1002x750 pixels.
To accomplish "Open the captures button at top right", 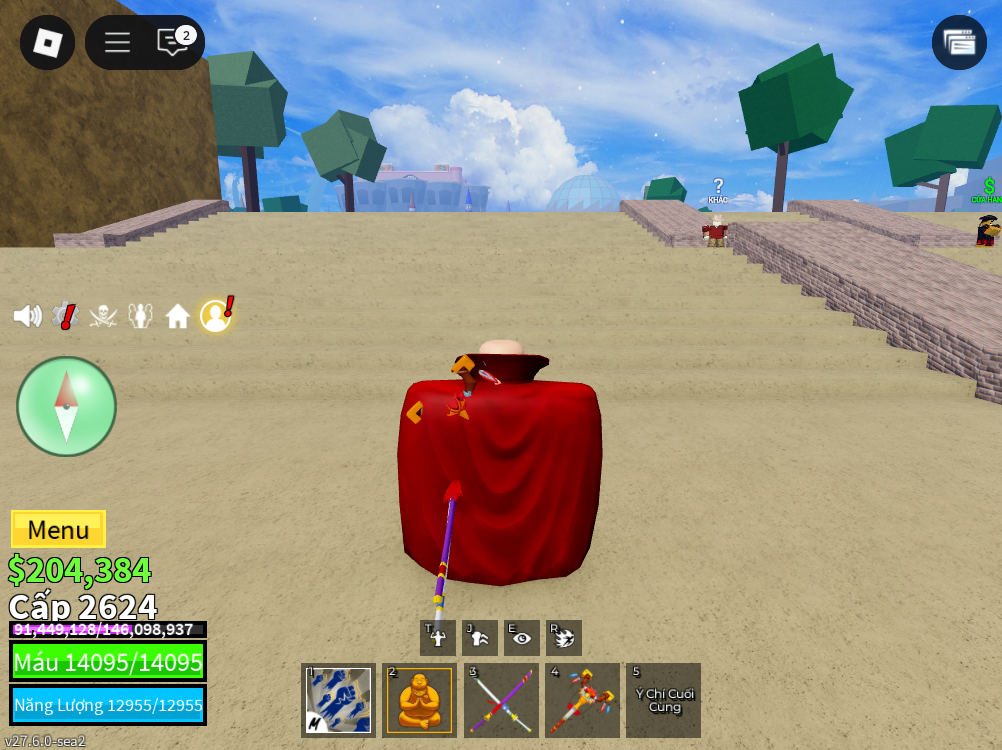I will (x=959, y=42).
